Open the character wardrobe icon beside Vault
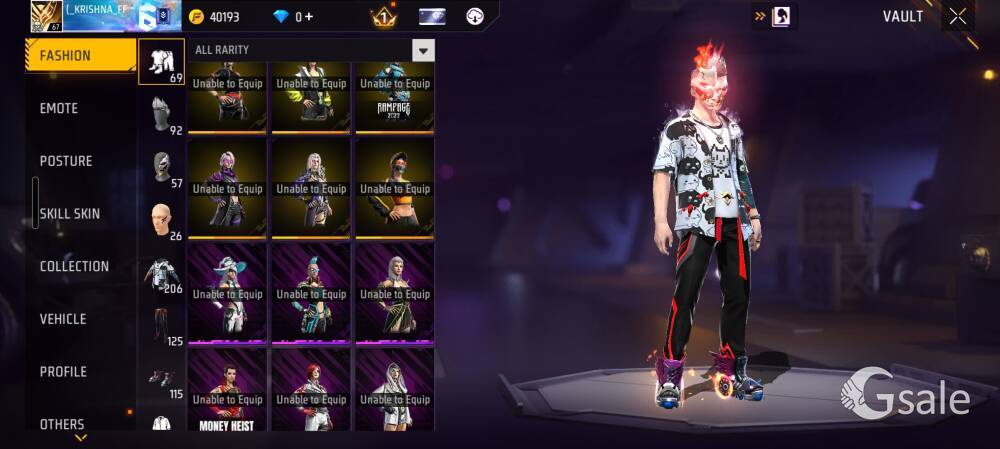1000x449 pixels. click(x=780, y=16)
